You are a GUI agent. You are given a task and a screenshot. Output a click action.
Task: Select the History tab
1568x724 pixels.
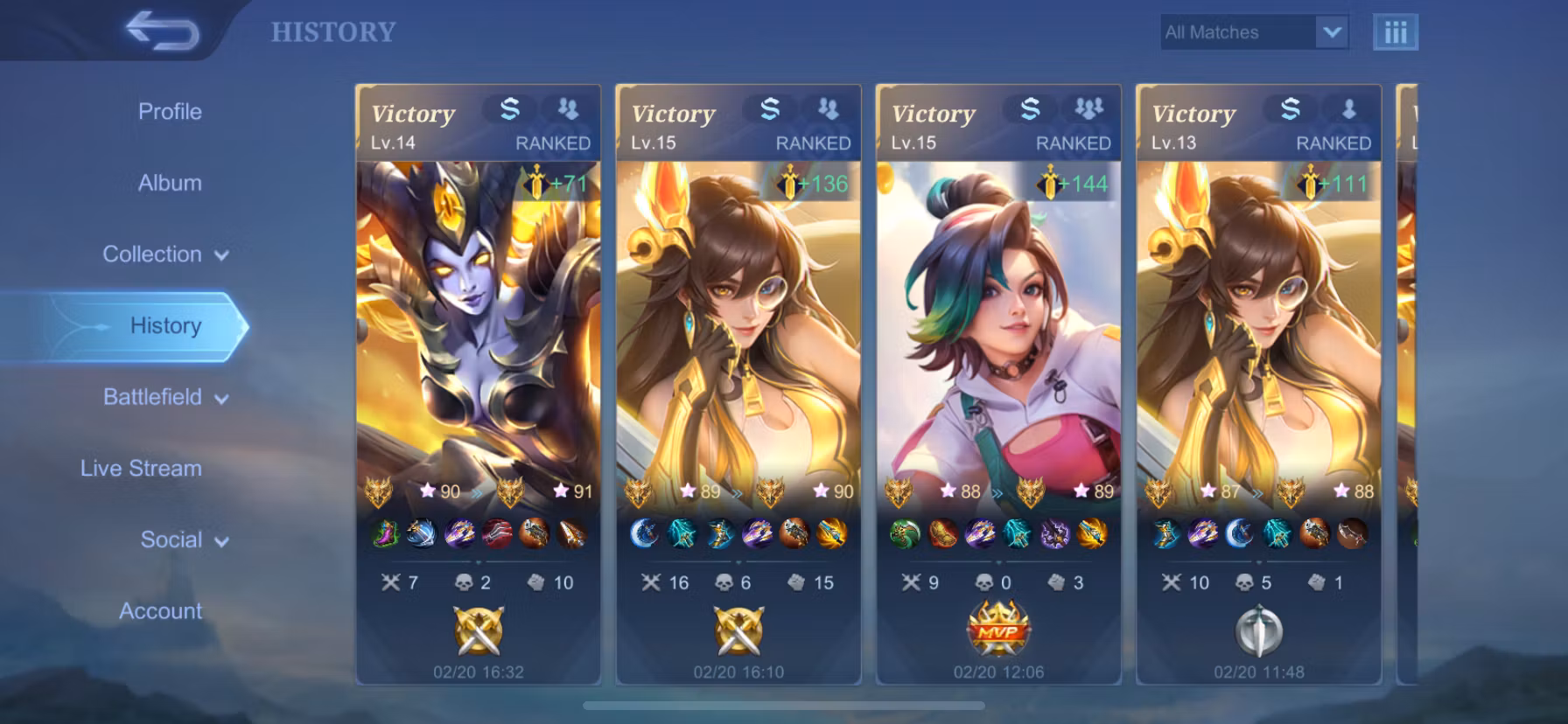click(x=165, y=326)
